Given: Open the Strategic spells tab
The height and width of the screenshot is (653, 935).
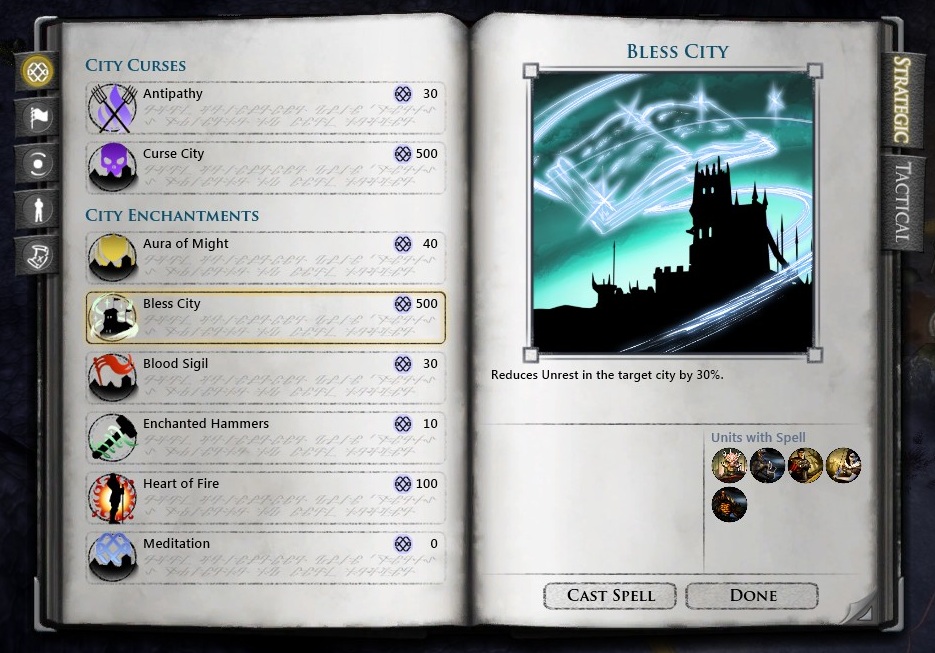Looking at the screenshot, I should [x=901, y=100].
